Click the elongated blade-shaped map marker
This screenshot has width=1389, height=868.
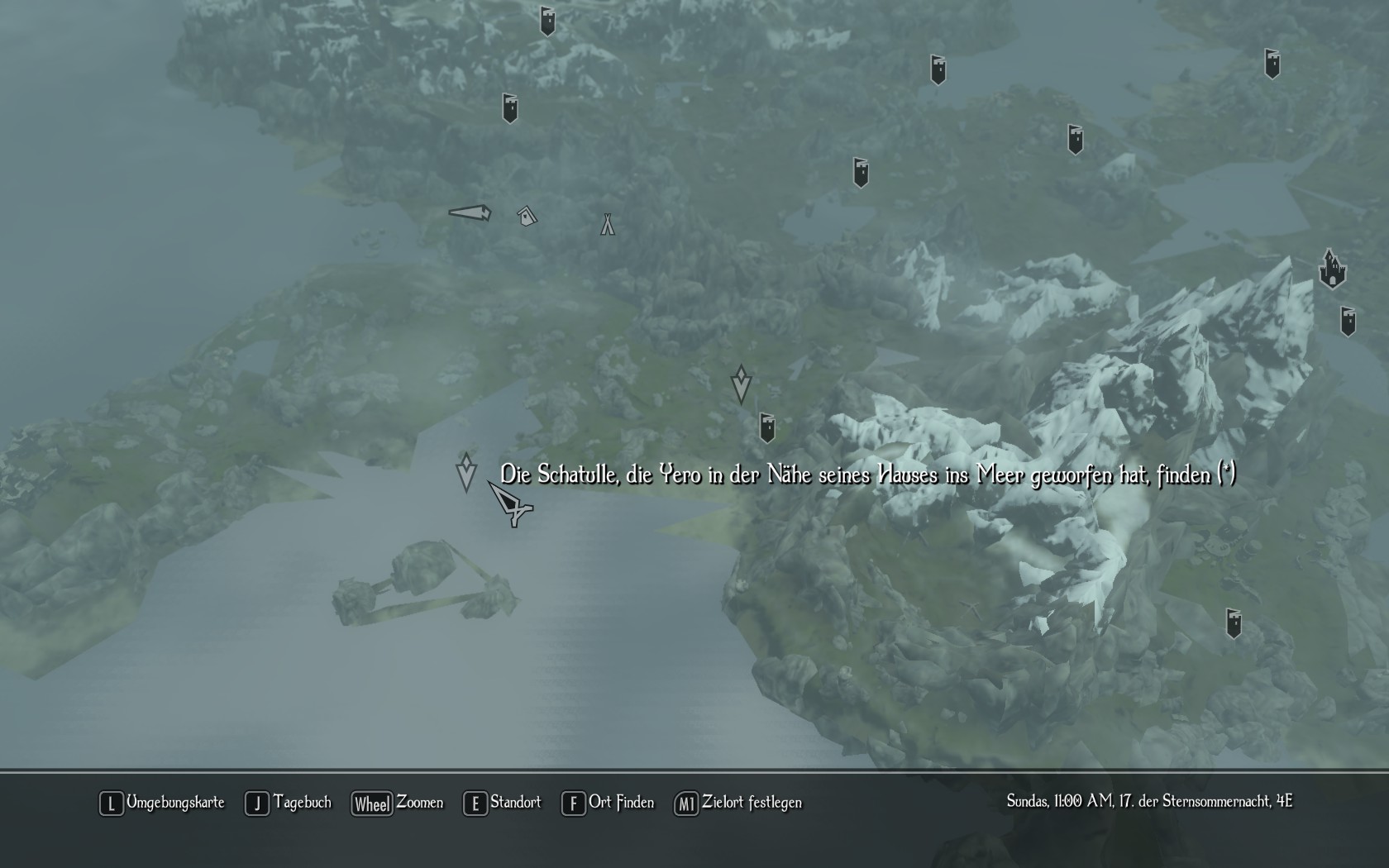click(470, 213)
